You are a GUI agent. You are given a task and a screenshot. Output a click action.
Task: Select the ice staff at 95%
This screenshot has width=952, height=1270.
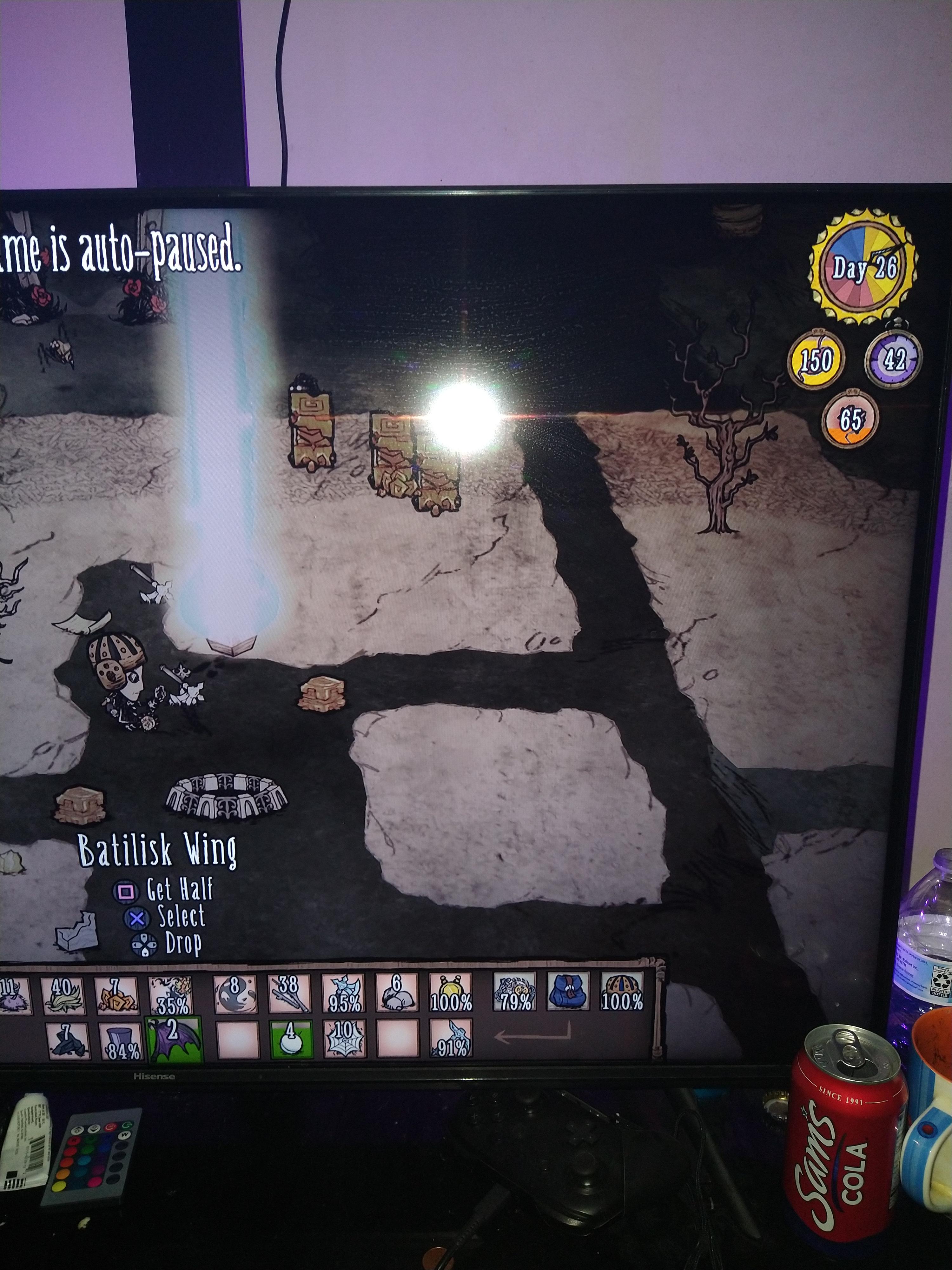pyautogui.click(x=343, y=993)
